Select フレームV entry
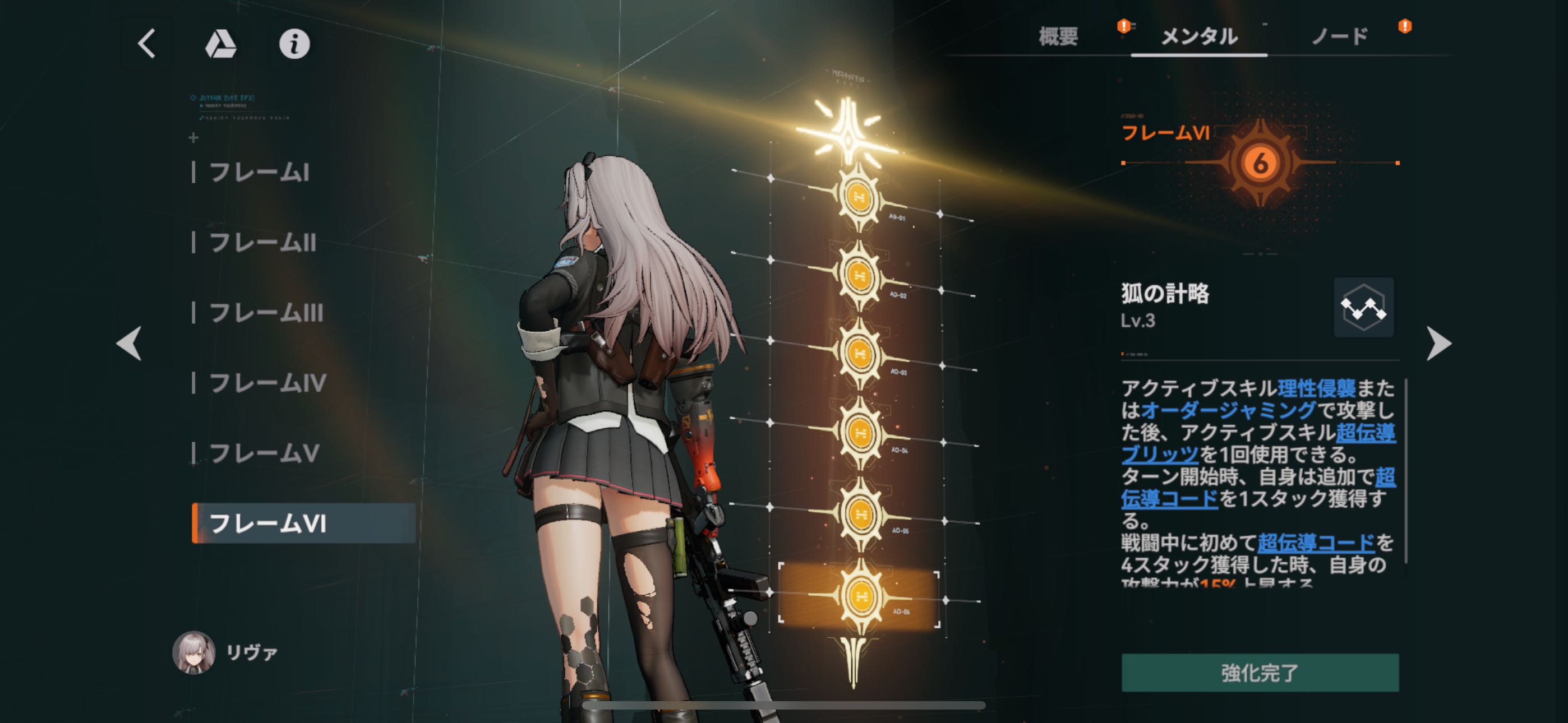Viewport: 1568px width, 723px height. click(264, 453)
